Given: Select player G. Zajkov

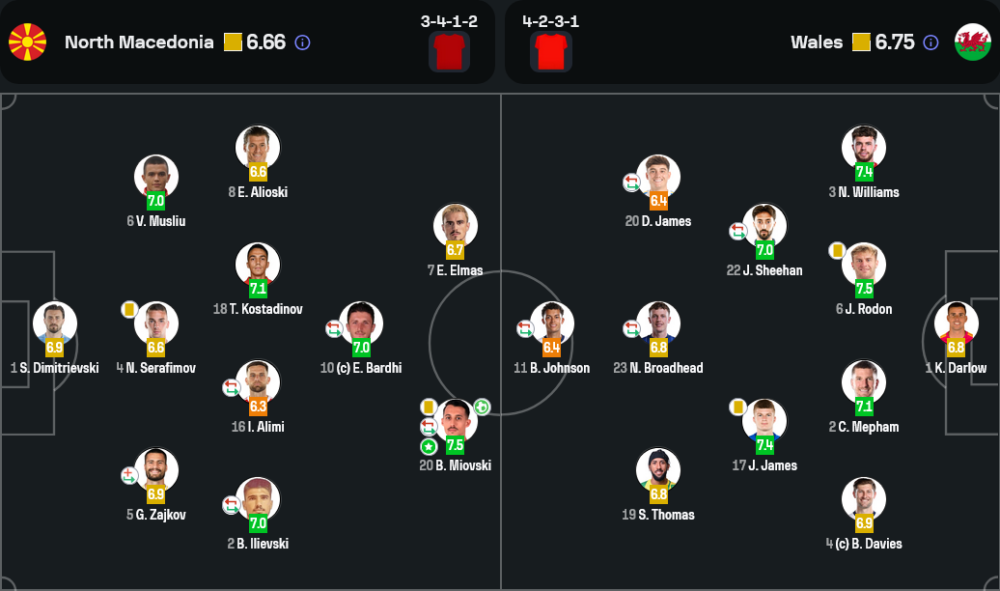Looking at the screenshot, I should point(156,471).
